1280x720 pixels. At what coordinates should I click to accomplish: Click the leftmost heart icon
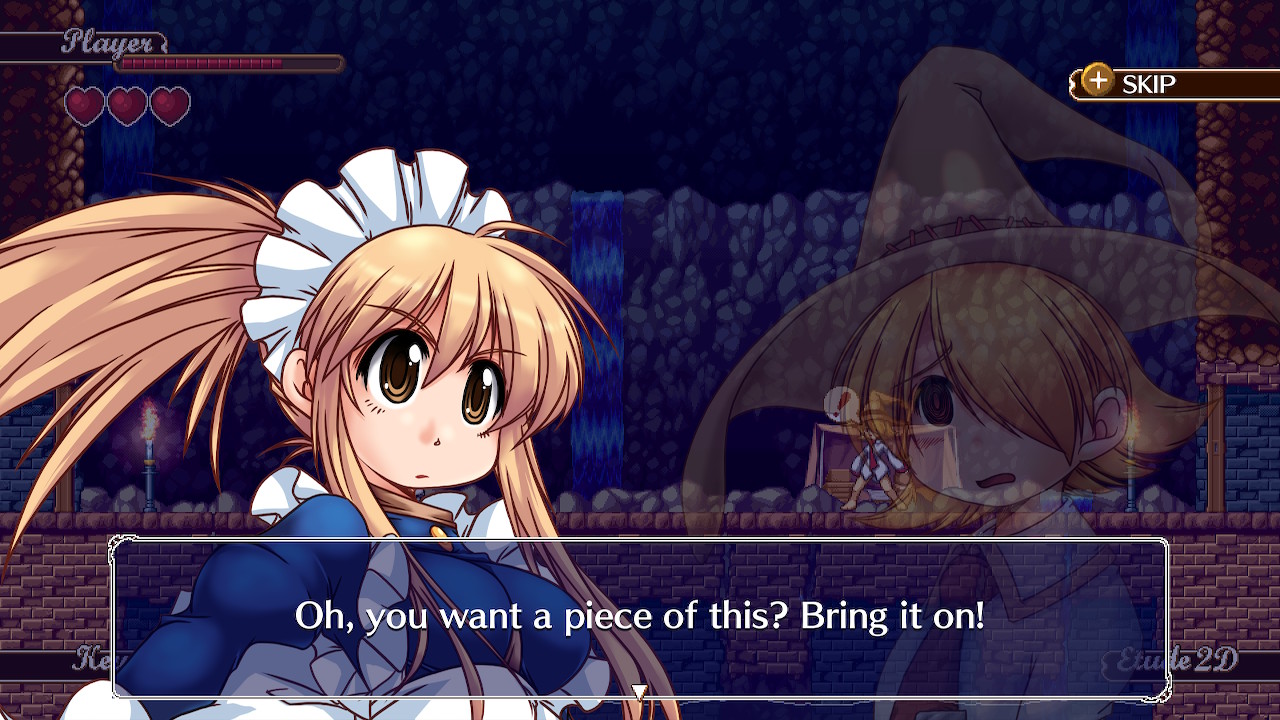[83, 103]
